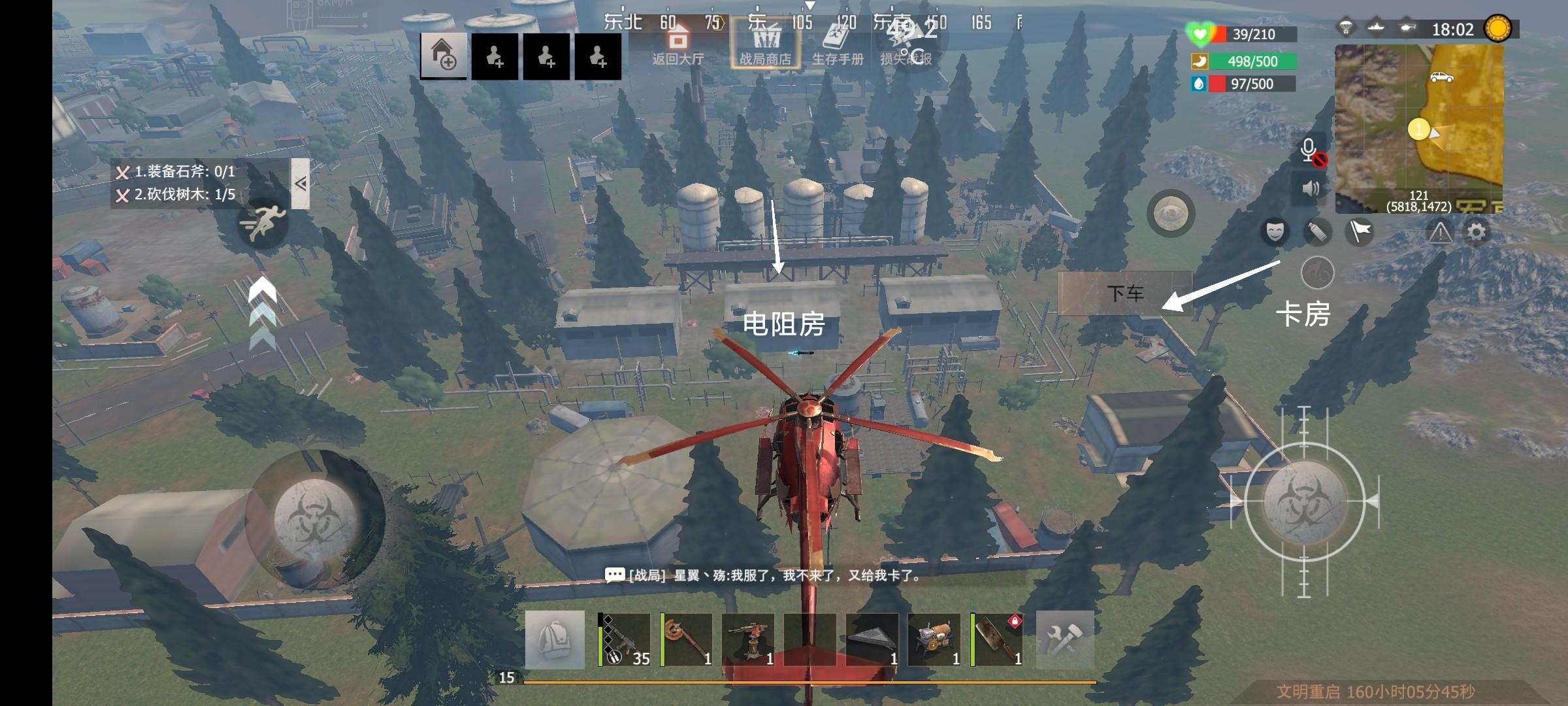Equip the stone axe hotbar slot
Viewport: 1568px width, 706px height.
pyautogui.click(x=687, y=639)
